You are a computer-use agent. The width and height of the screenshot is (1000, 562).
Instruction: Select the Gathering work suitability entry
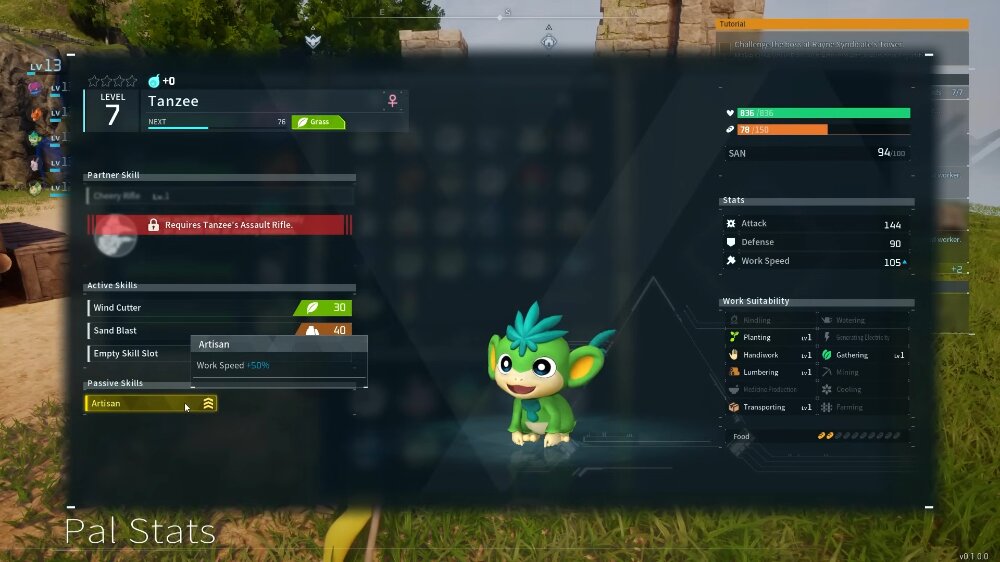pos(862,355)
